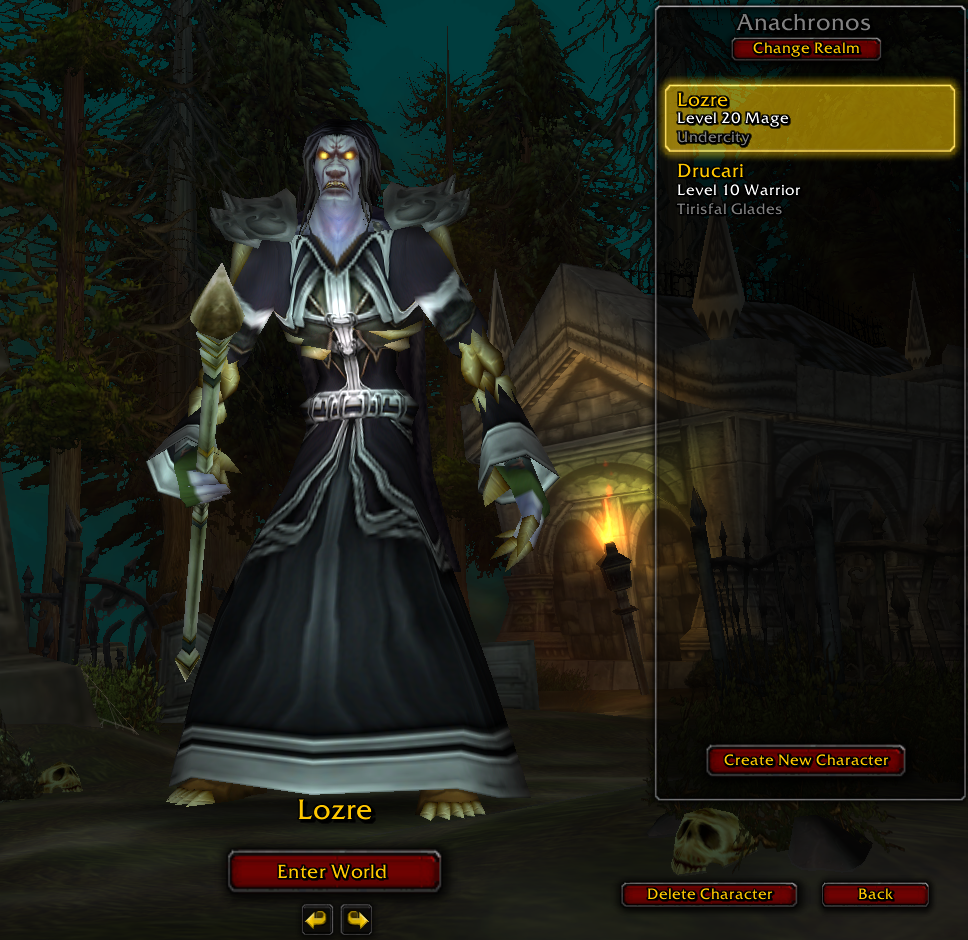The width and height of the screenshot is (968, 940).
Task: Click the Enter World button
Action: pos(334,871)
